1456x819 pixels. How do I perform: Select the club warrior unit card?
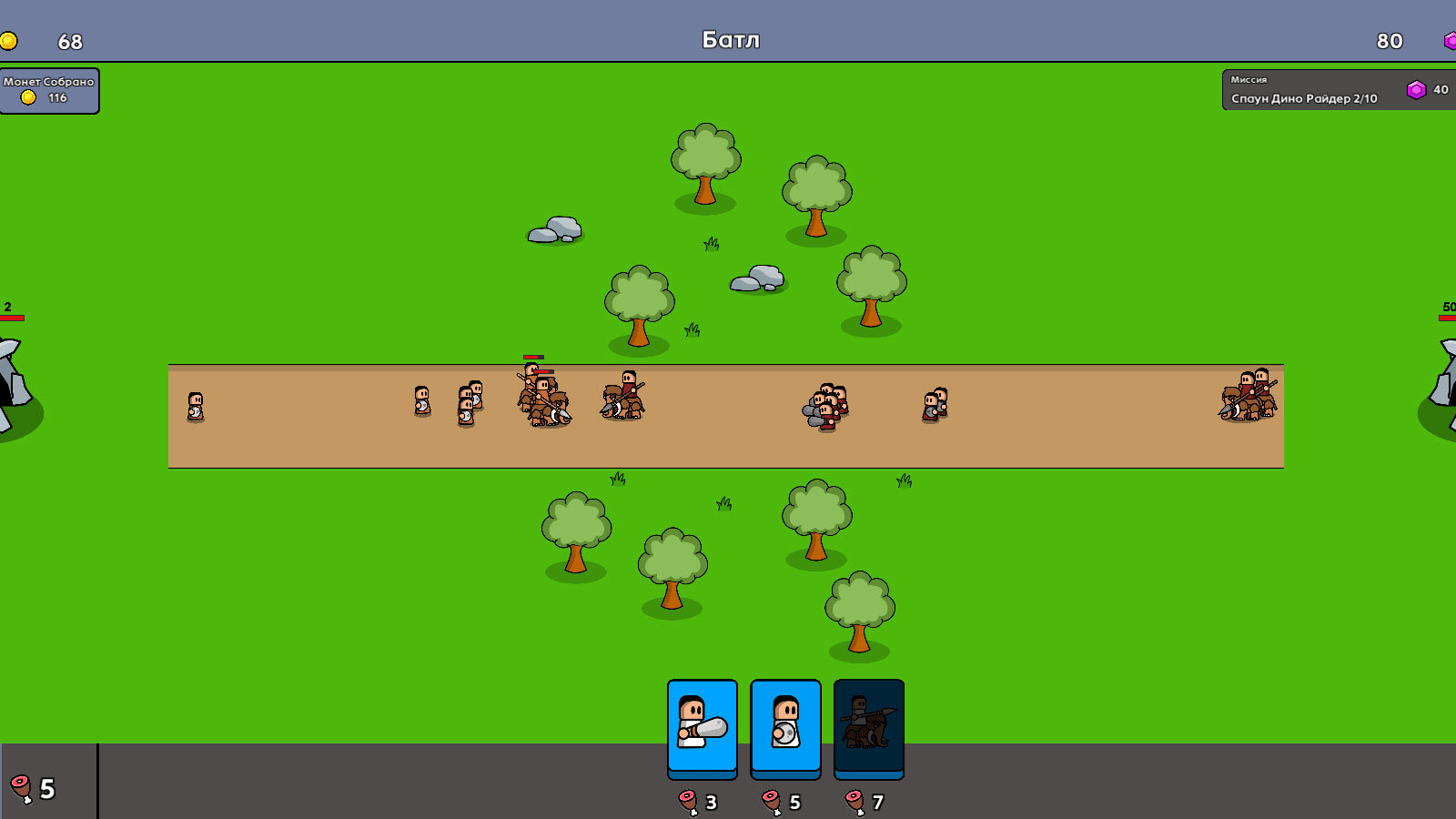[703, 725]
